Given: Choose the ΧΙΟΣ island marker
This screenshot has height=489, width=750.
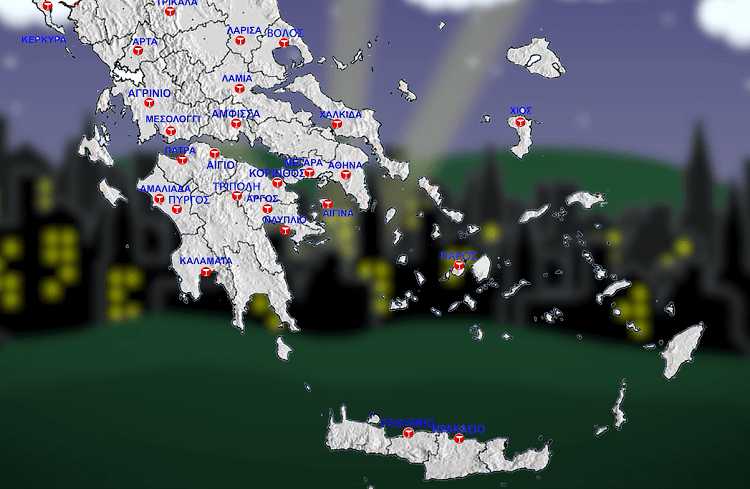Looking at the screenshot, I should coord(520,122).
